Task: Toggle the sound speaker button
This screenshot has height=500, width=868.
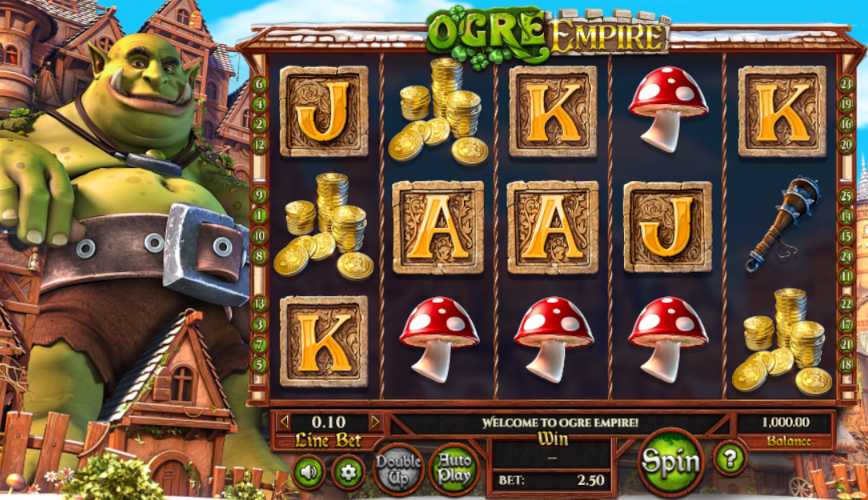Action: (308, 470)
